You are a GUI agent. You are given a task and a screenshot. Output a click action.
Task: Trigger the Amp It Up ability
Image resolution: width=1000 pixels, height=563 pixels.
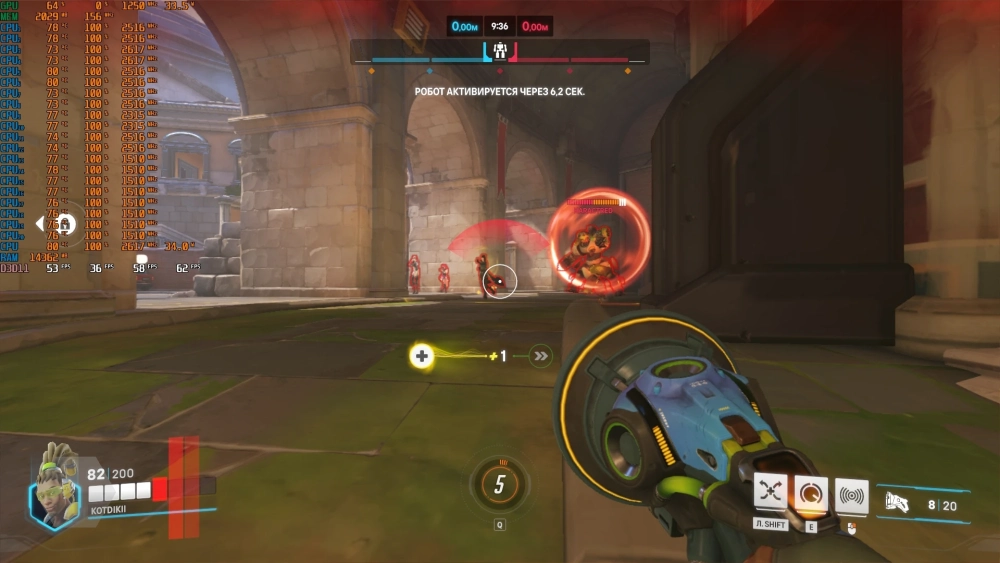(x=811, y=494)
